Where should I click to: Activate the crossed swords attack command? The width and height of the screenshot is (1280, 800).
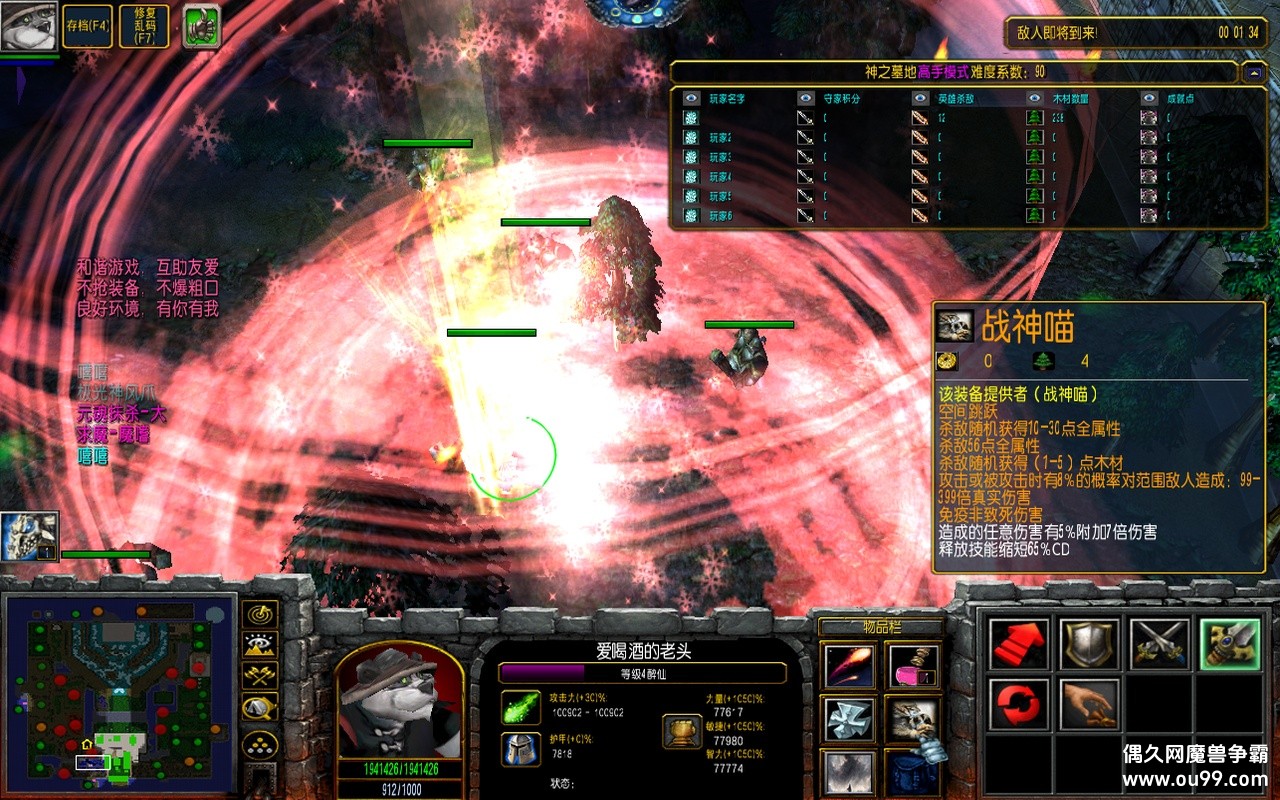tap(1160, 644)
